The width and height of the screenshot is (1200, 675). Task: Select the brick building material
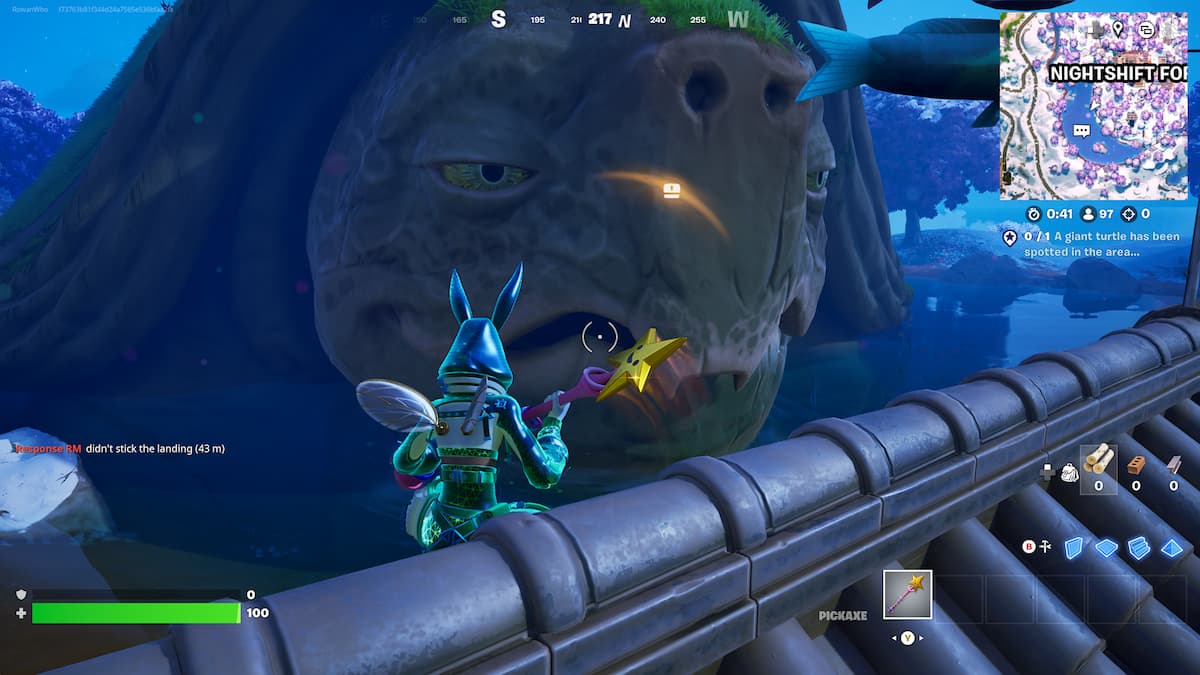coord(1135,464)
